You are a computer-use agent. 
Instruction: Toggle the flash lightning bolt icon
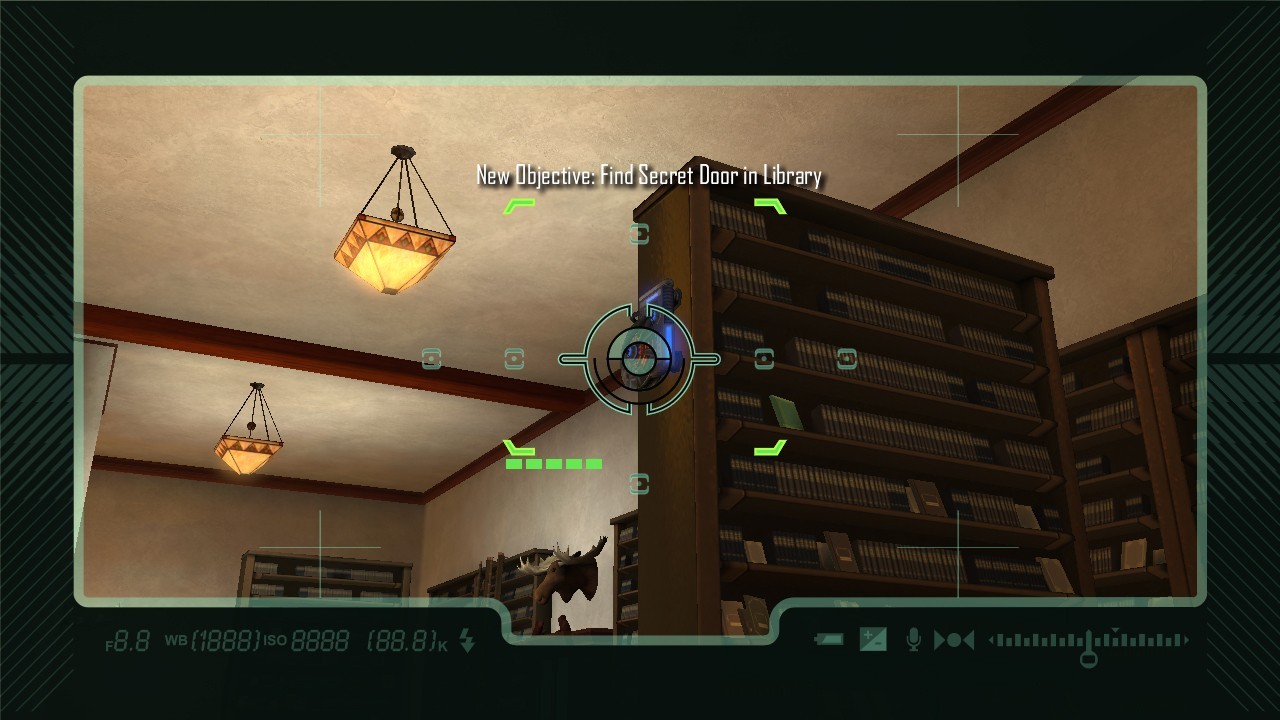click(467, 642)
